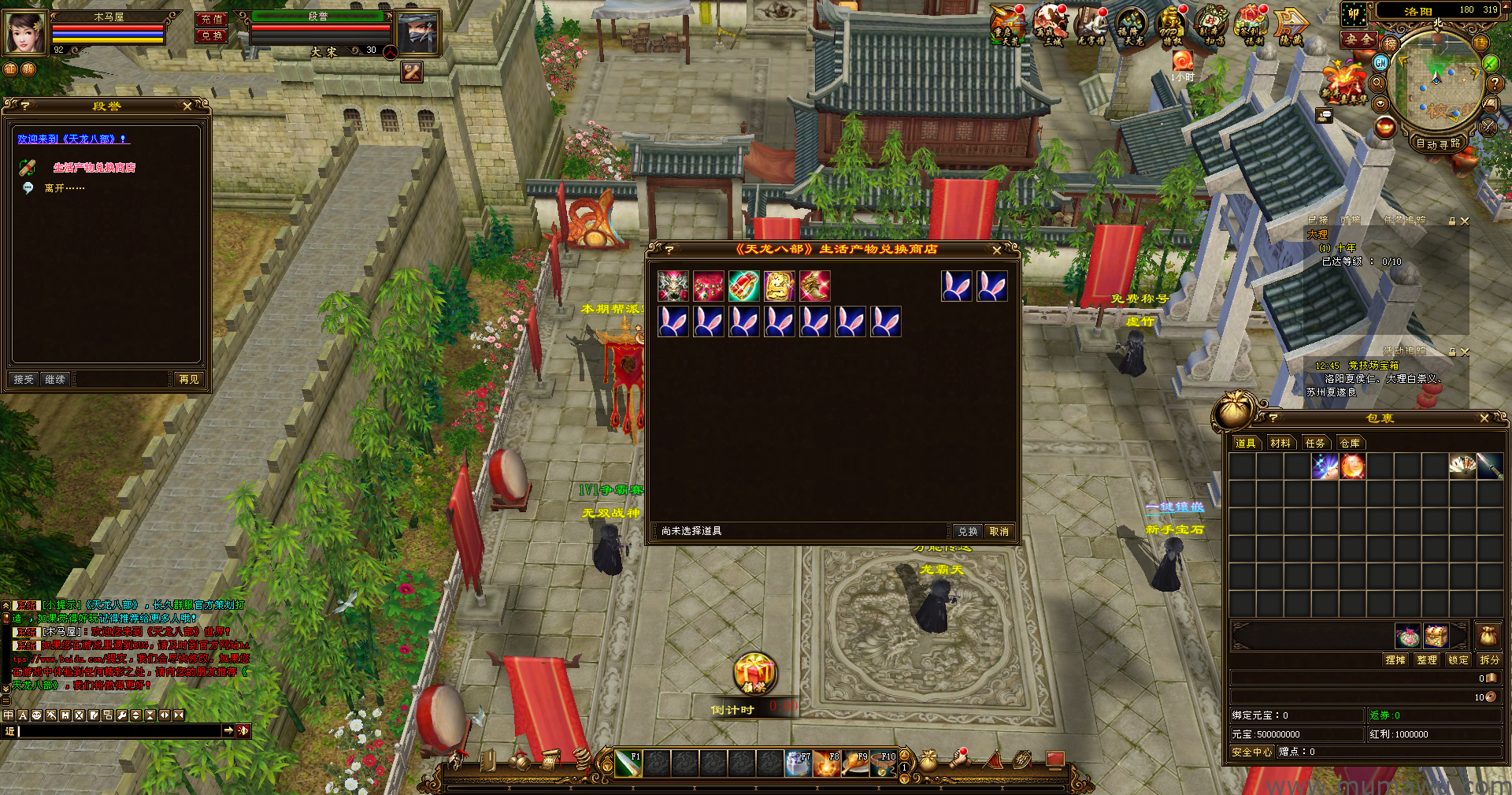Image resolution: width=1512 pixels, height=795 pixels.
Task: Switch to the 材料 materials bag tab
Action: pyautogui.click(x=1280, y=444)
